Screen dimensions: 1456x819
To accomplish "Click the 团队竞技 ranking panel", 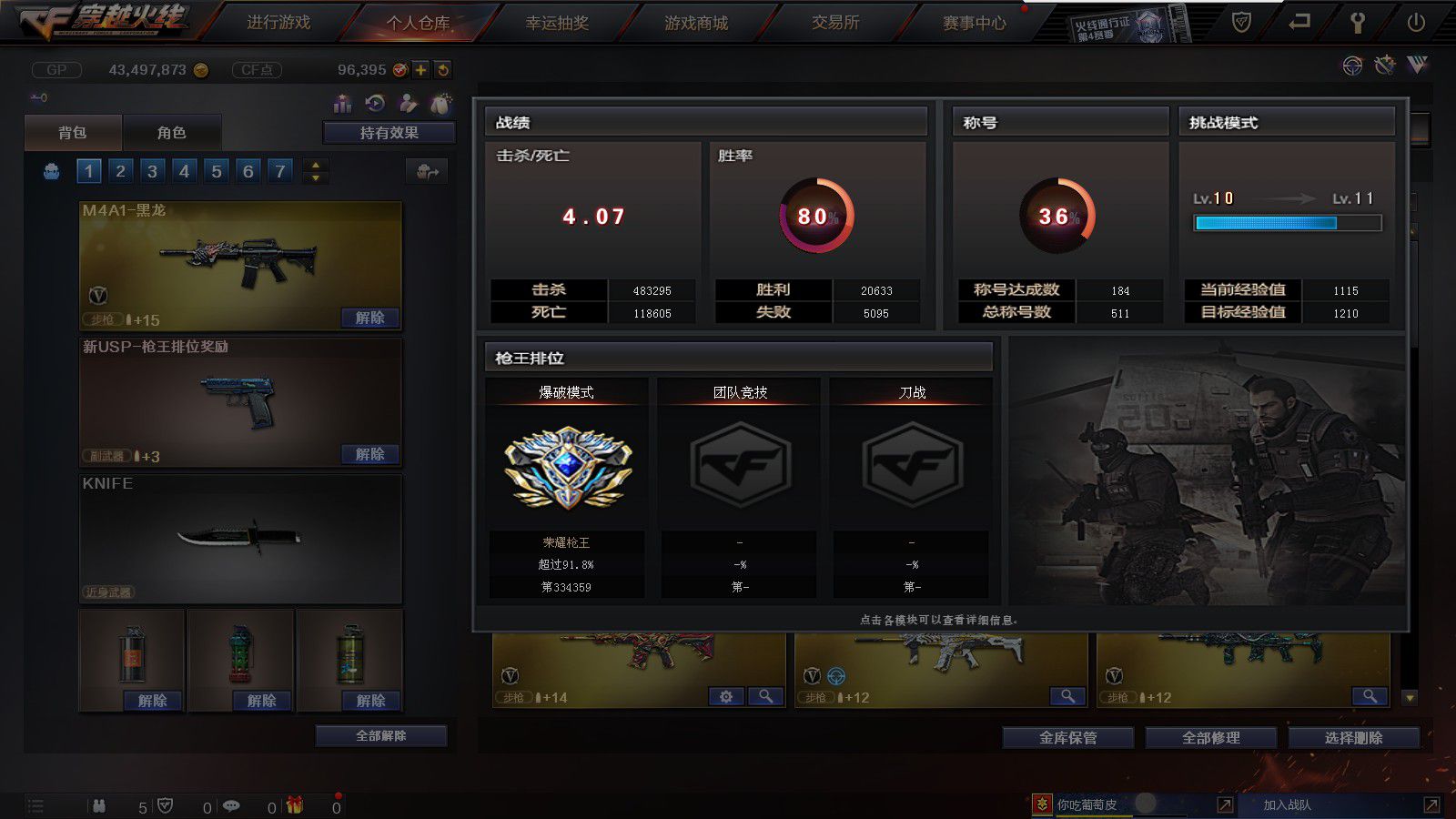I will [x=738, y=487].
